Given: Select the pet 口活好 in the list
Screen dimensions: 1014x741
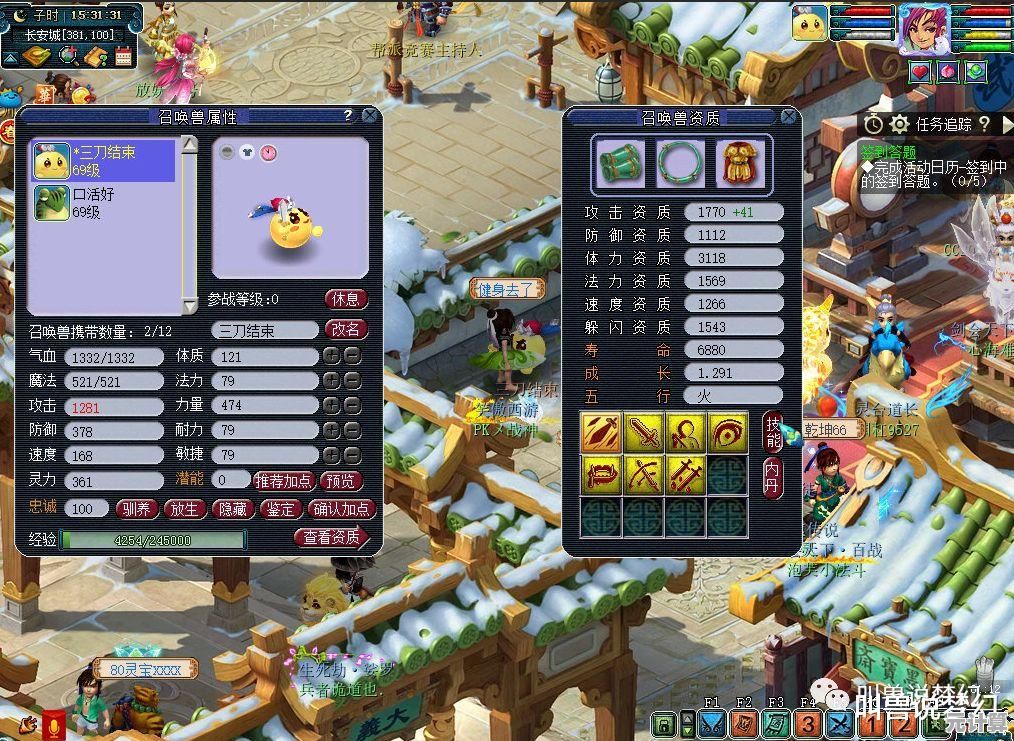Looking at the screenshot, I should [x=104, y=202].
